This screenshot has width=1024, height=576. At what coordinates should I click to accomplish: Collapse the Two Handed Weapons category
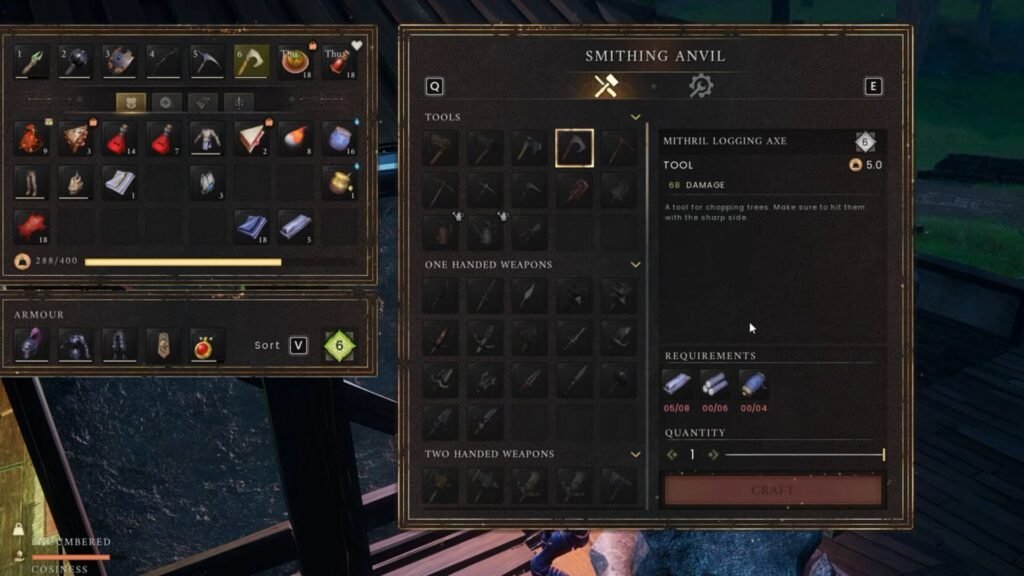[635, 454]
